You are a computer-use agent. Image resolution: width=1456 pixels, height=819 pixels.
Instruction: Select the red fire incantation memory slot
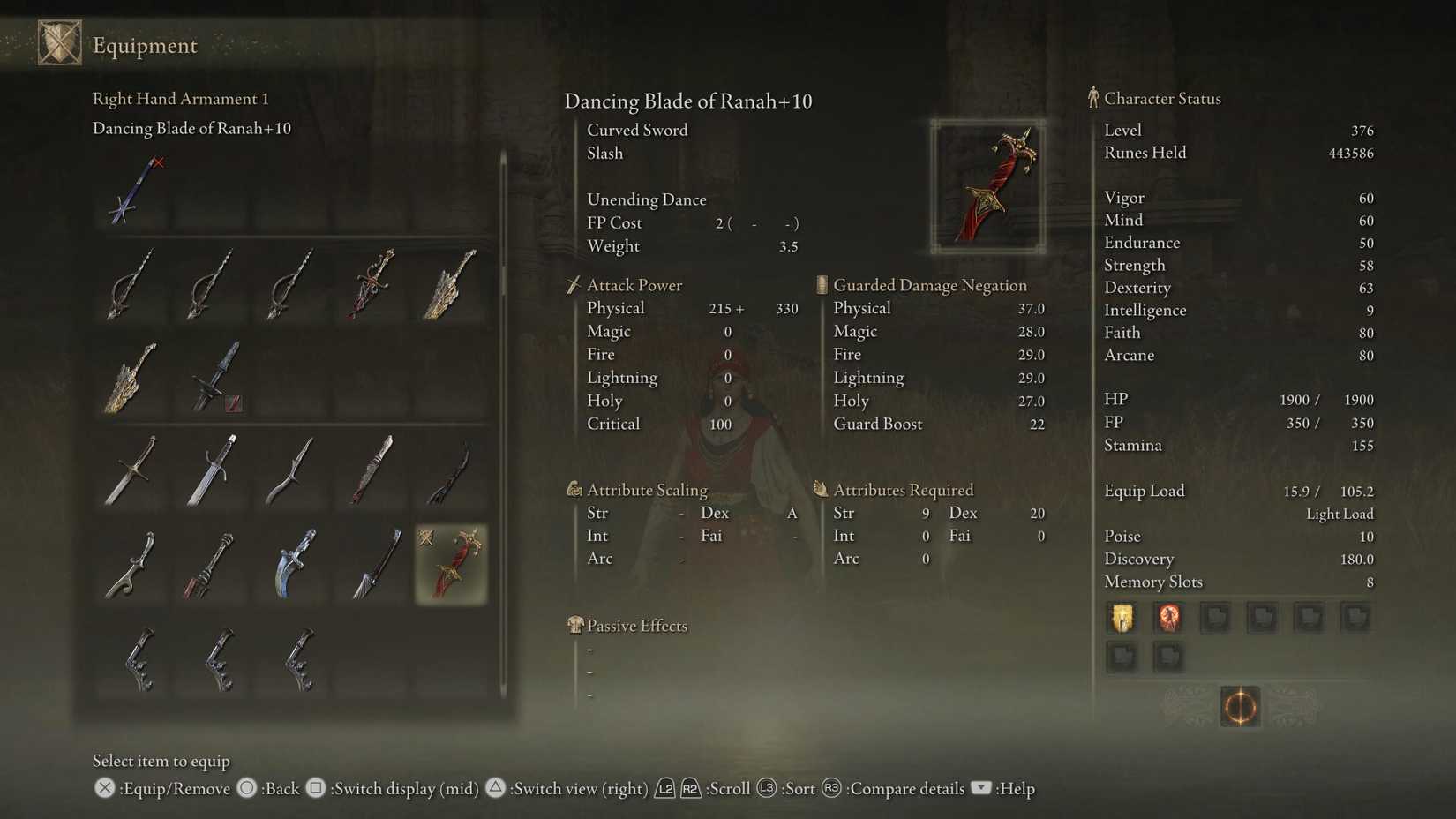point(1168,617)
